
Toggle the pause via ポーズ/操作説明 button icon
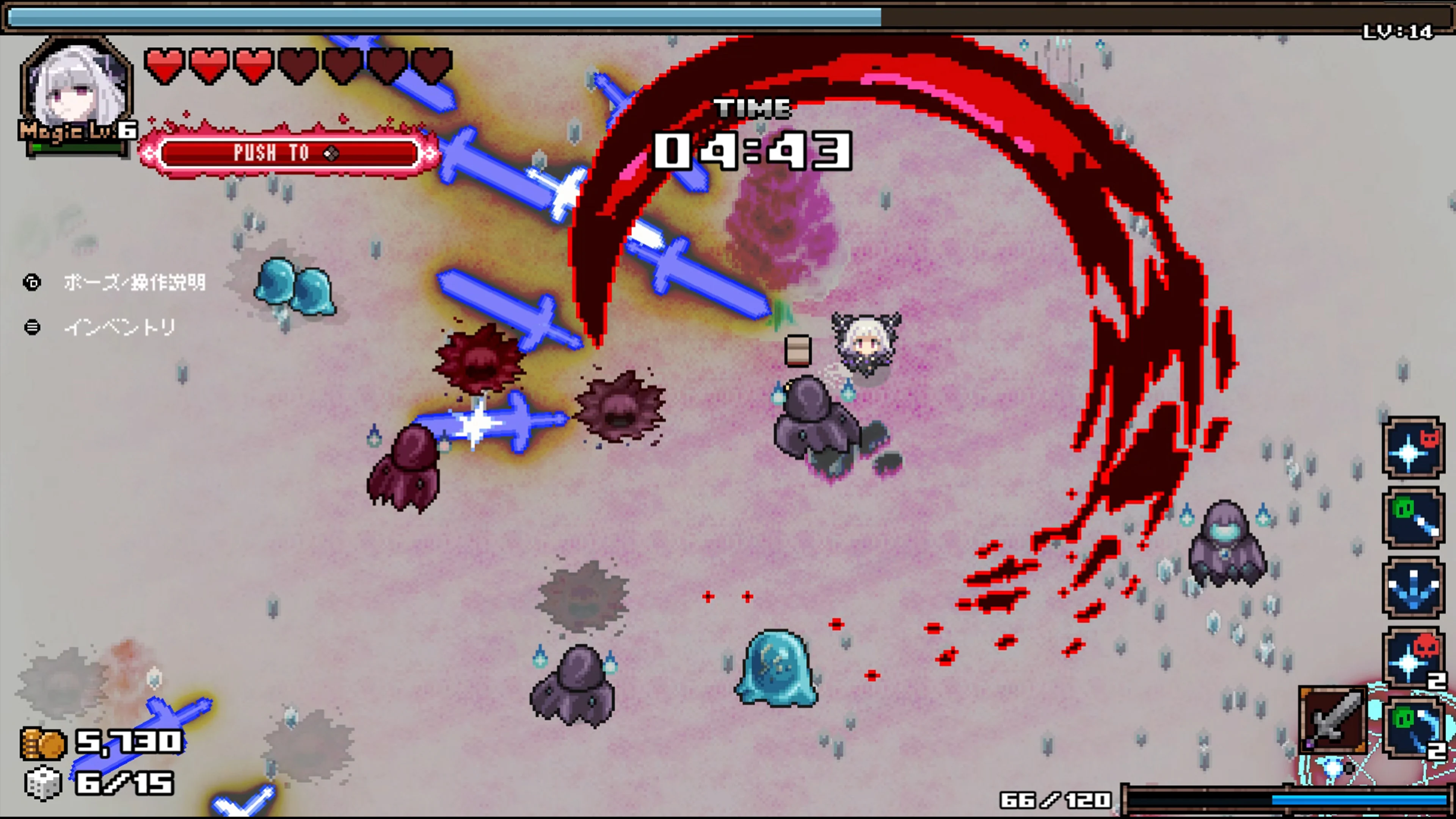point(32,282)
